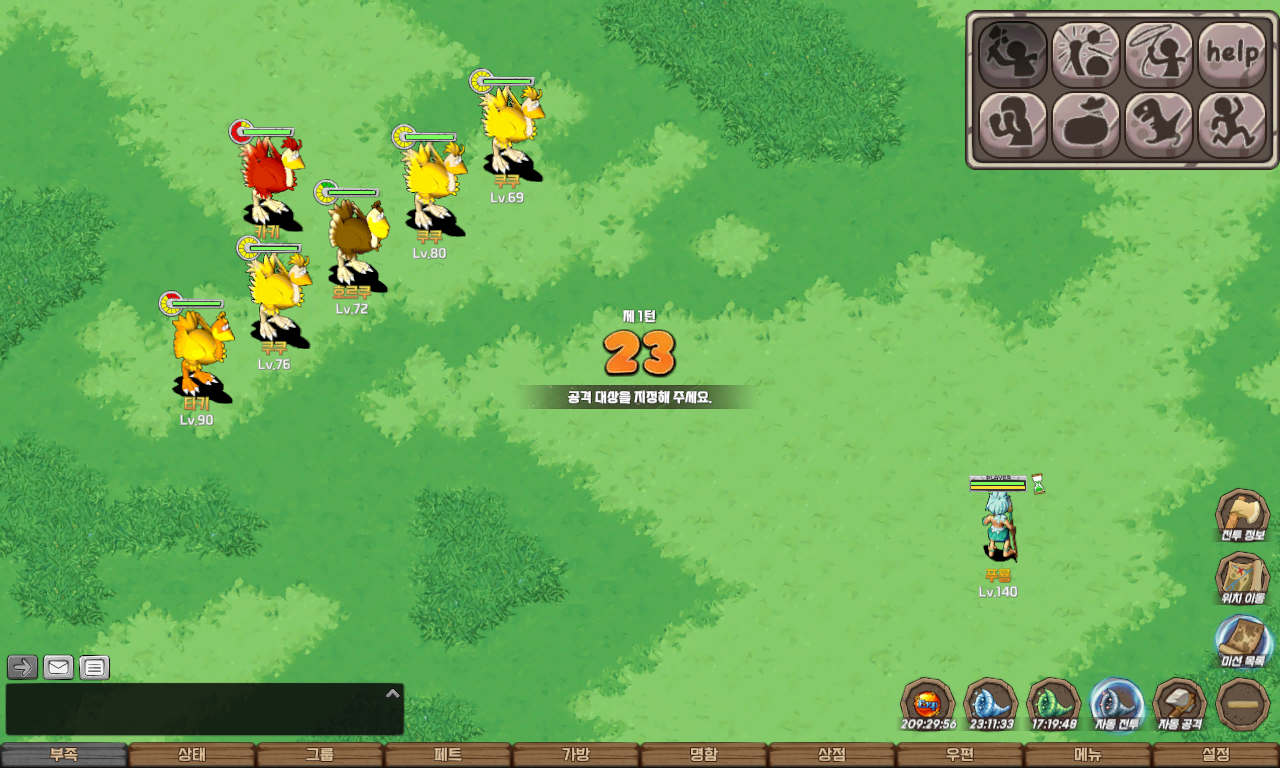Collapse the shortcut bar with minus button
This screenshot has height=768, width=1280.
coord(1243,704)
